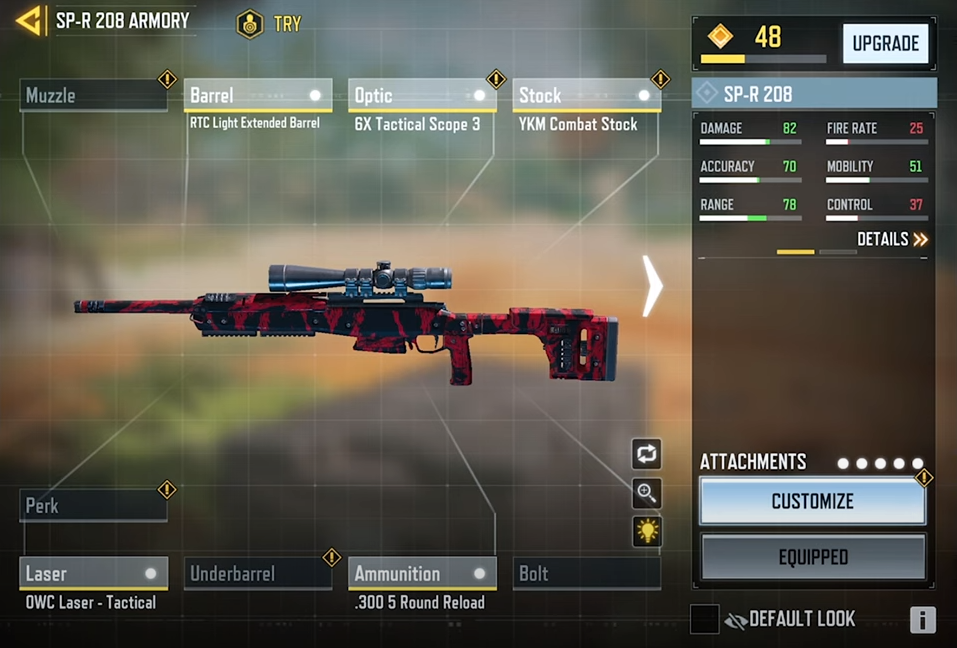Open the Underbarrel attachment slot
The height and width of the screenshot is (648, 957).
pos(257,574)
